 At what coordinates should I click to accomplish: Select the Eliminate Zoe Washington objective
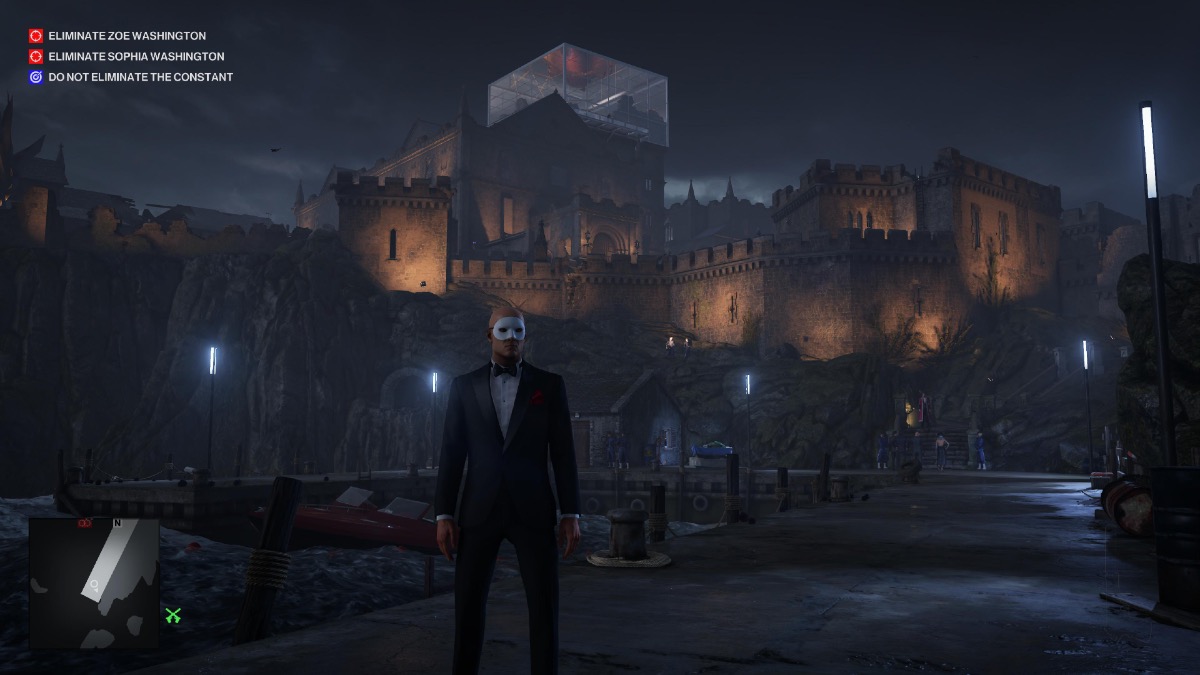coord(127,36)
